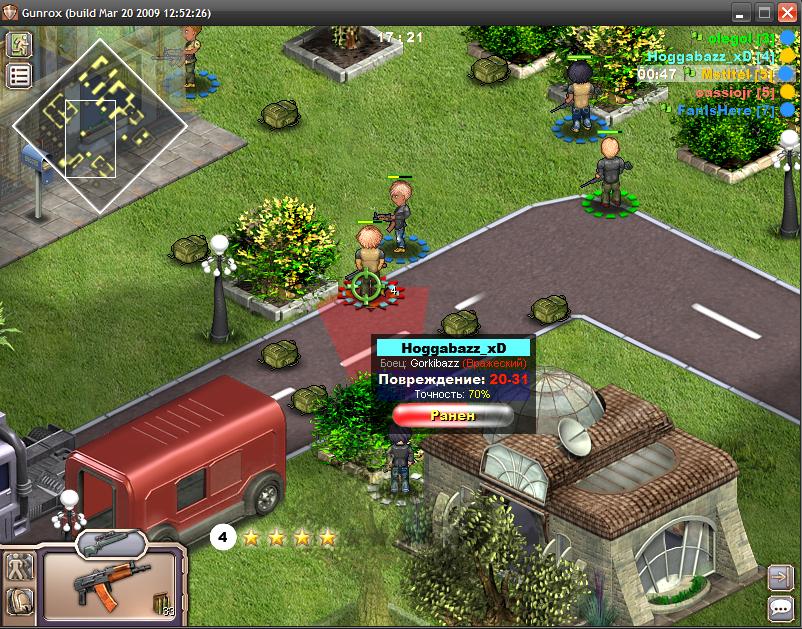Click the diamond-shaped minimap
Image resolution: width=802 pixels, height=629 pixels.
point(98,124)
